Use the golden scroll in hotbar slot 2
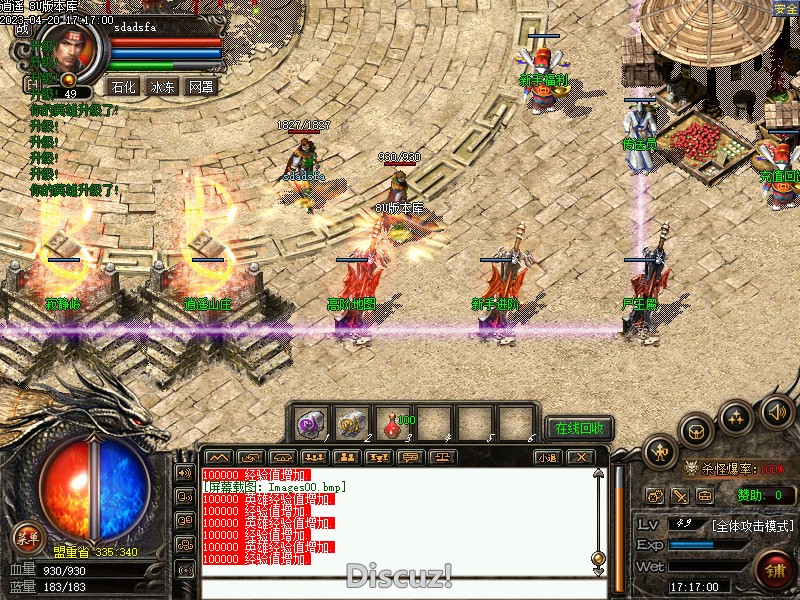800x600 pixels. pyautogui.click(x=352, y=424)
